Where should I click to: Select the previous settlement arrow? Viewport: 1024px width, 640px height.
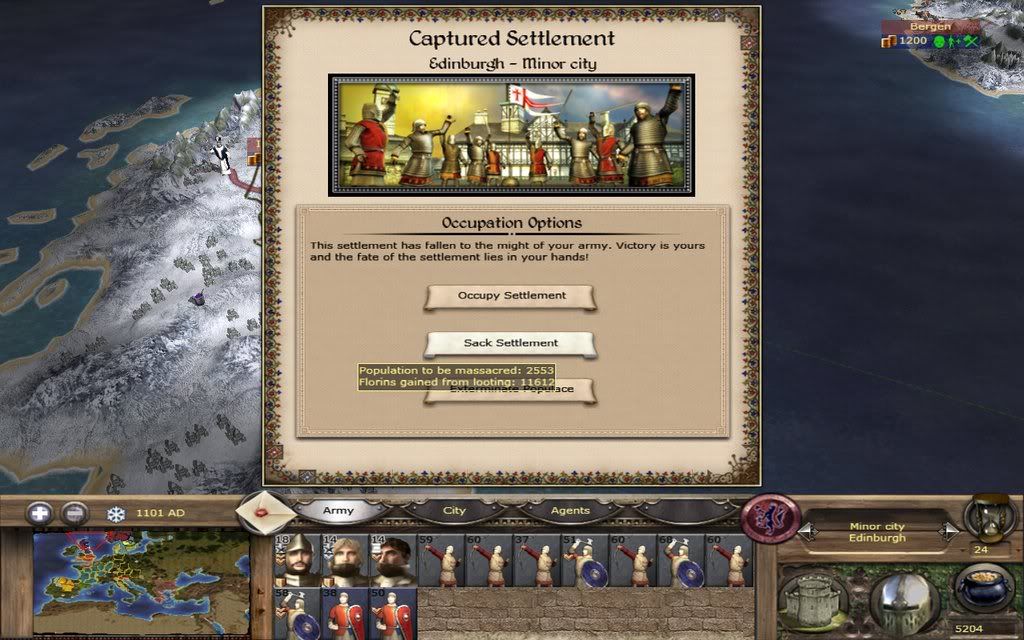807,532
